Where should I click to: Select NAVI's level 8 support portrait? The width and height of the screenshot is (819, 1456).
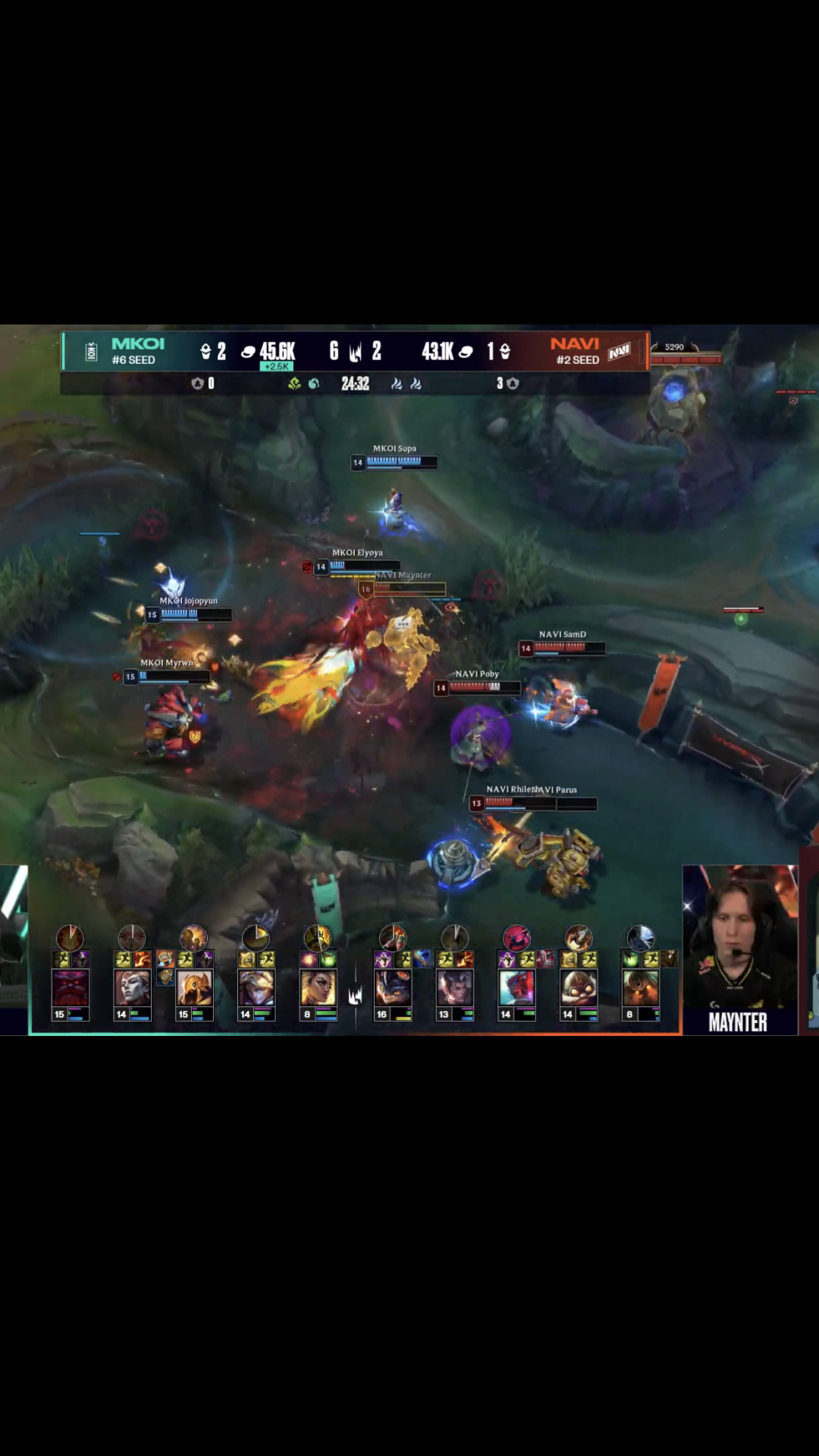pyautogui.click(x=640, y=987)
